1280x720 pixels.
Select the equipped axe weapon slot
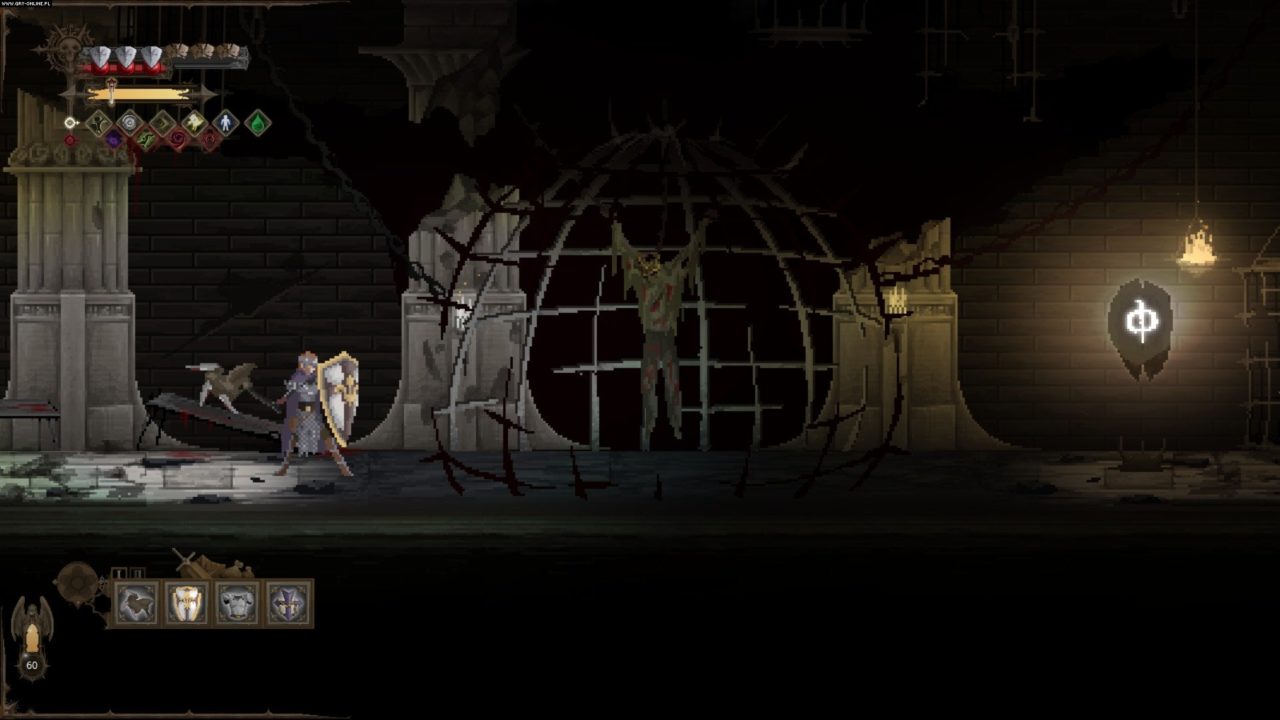coord(135,602)
